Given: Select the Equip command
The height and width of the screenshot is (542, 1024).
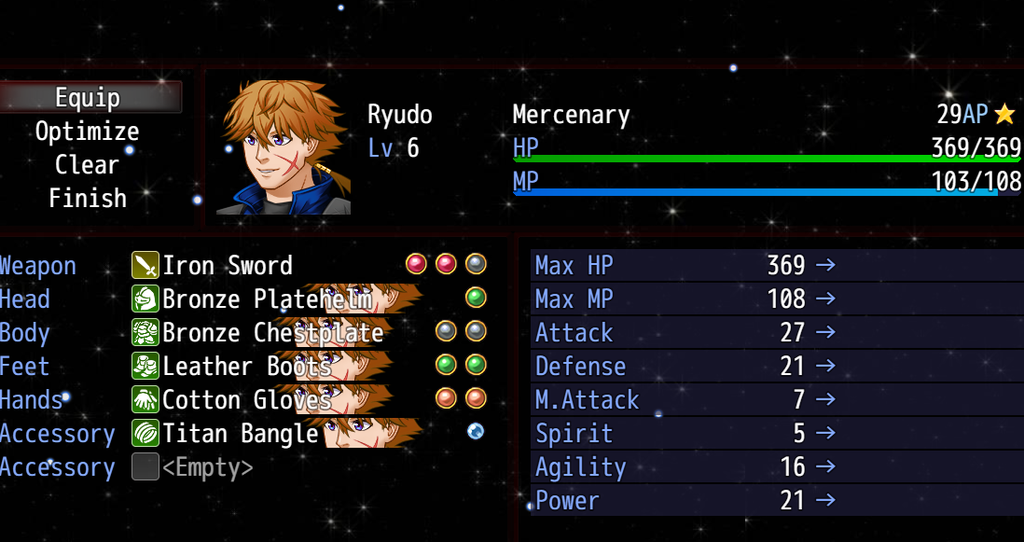Looking at the screenshot, I should [x=88, y=98].
